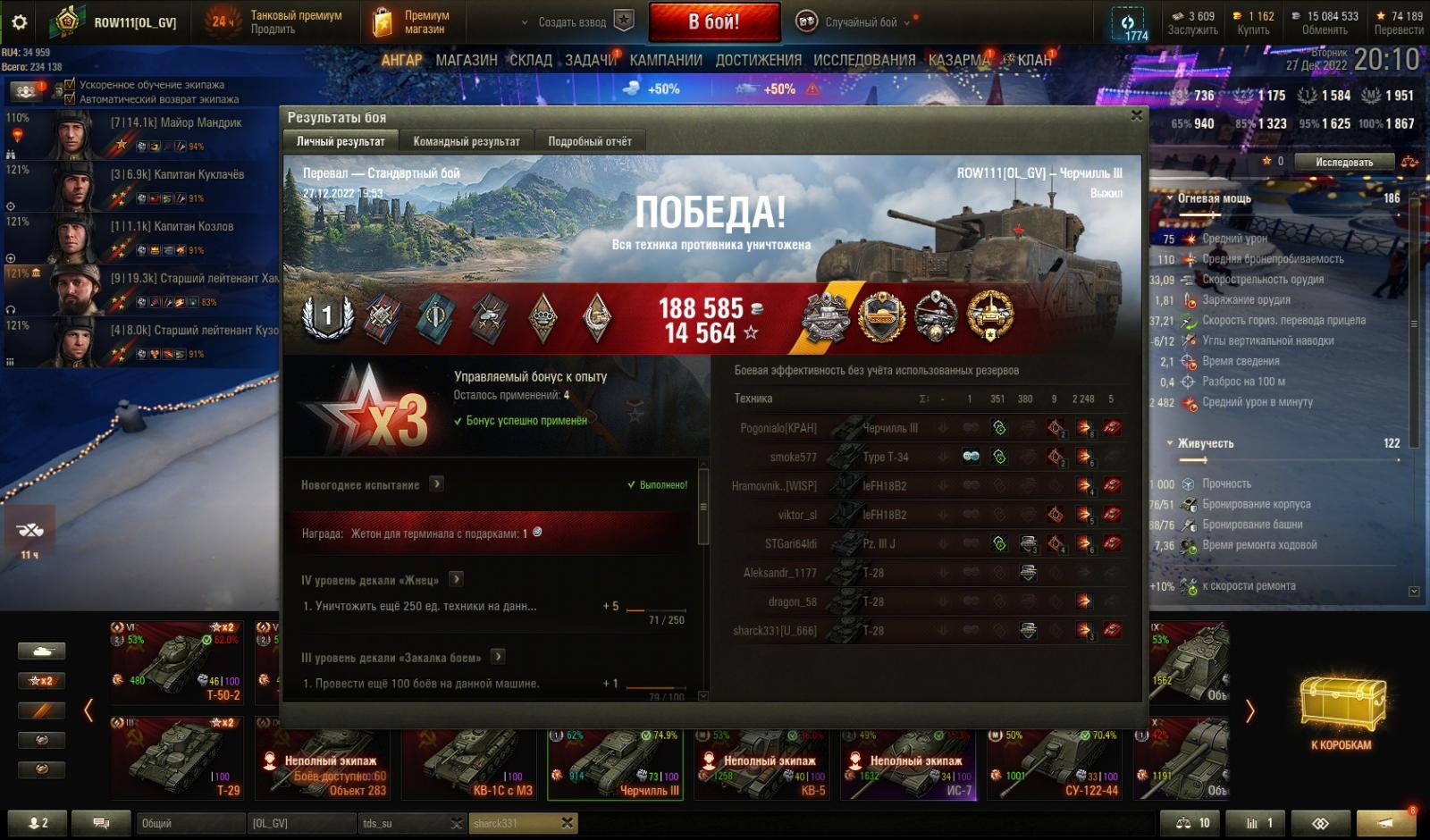Close the sharck331 chat tab
This screenshot has width=1430, height=840.
click(x=567, y=823)
